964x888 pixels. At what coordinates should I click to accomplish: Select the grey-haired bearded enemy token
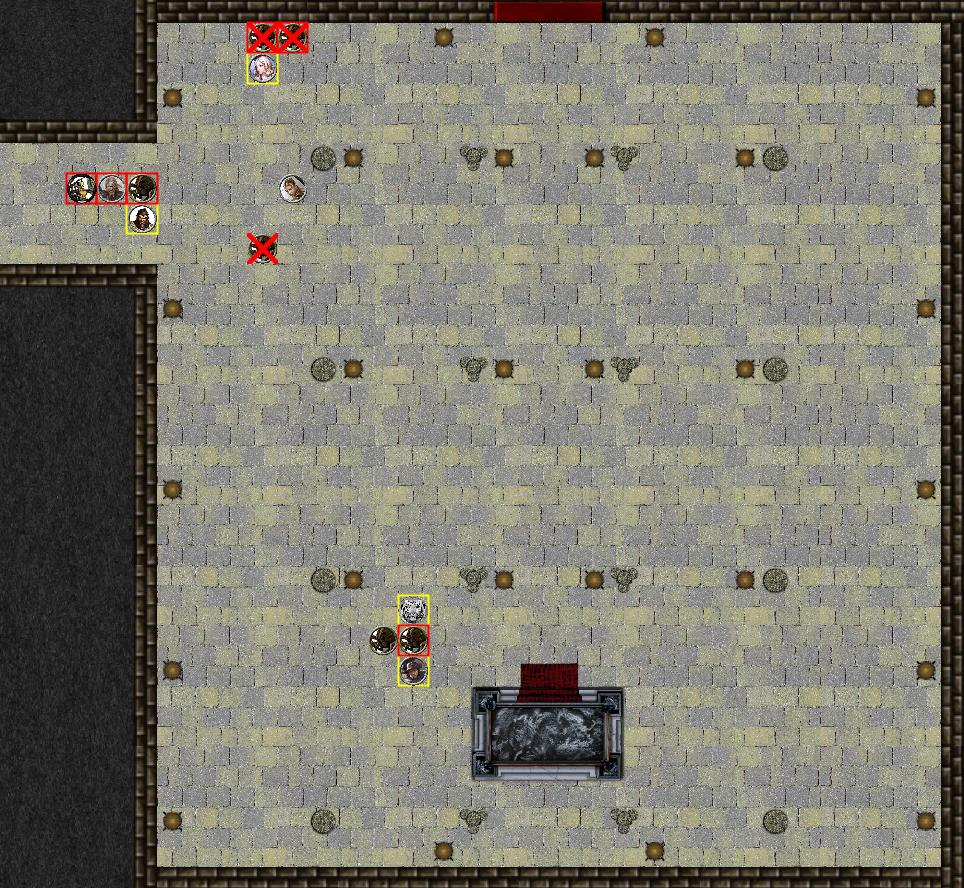112,188
